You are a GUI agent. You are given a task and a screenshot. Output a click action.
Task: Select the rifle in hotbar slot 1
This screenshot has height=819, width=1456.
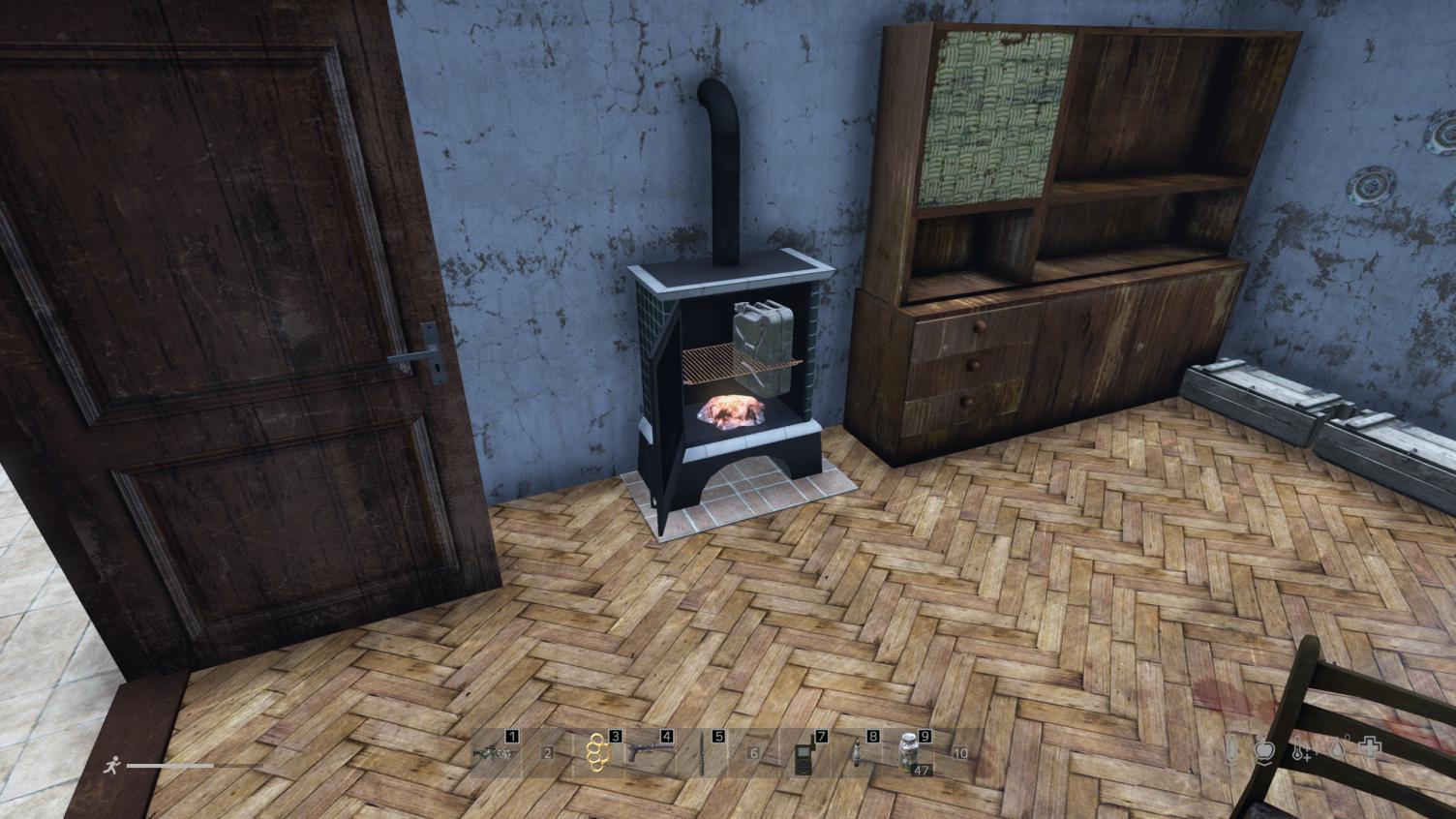495,756
